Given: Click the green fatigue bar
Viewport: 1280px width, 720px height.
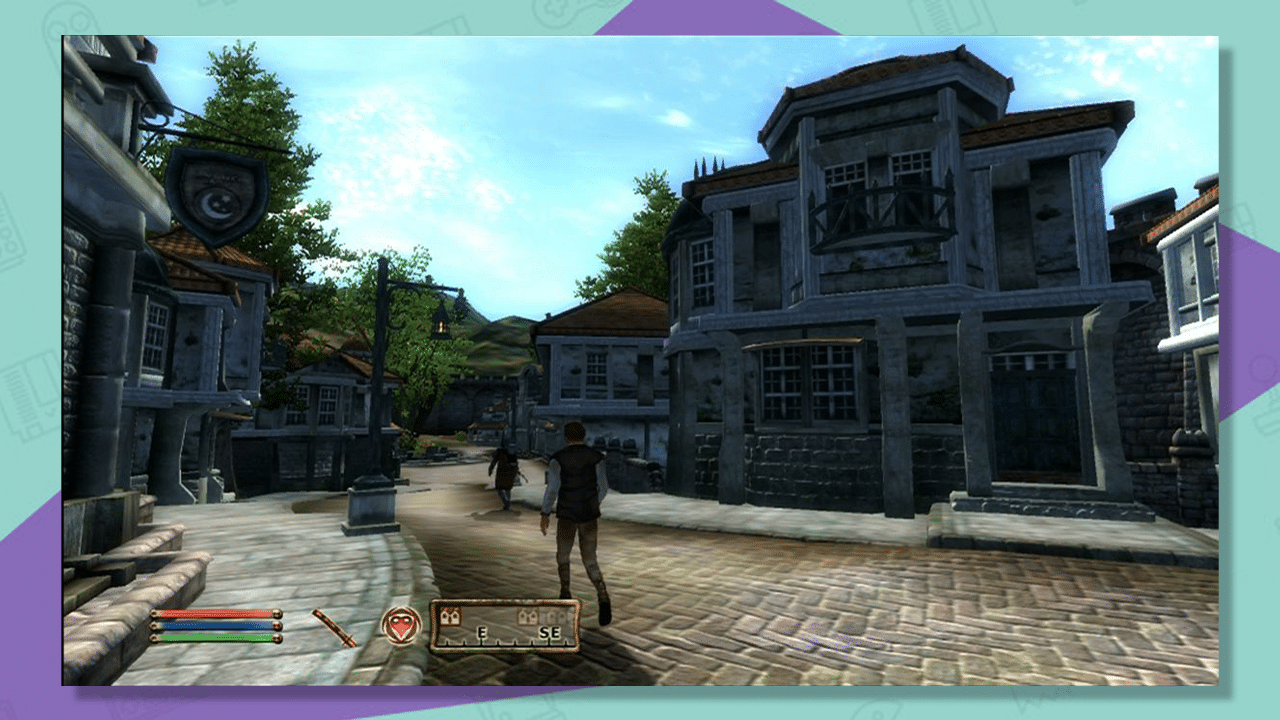Looking at the screenshot, I should [215, 637].
